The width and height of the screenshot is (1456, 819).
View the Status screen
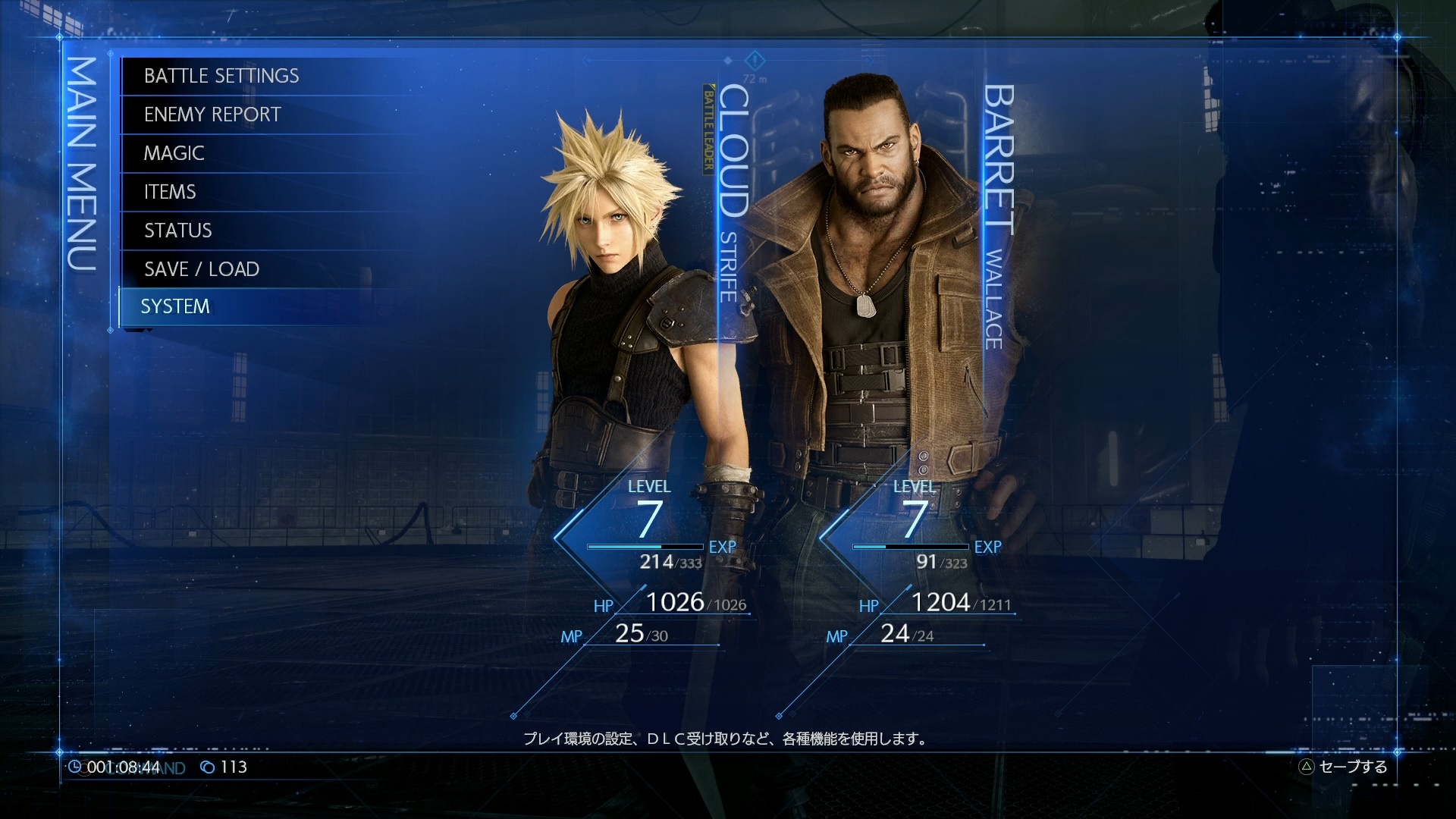point(178,231)
